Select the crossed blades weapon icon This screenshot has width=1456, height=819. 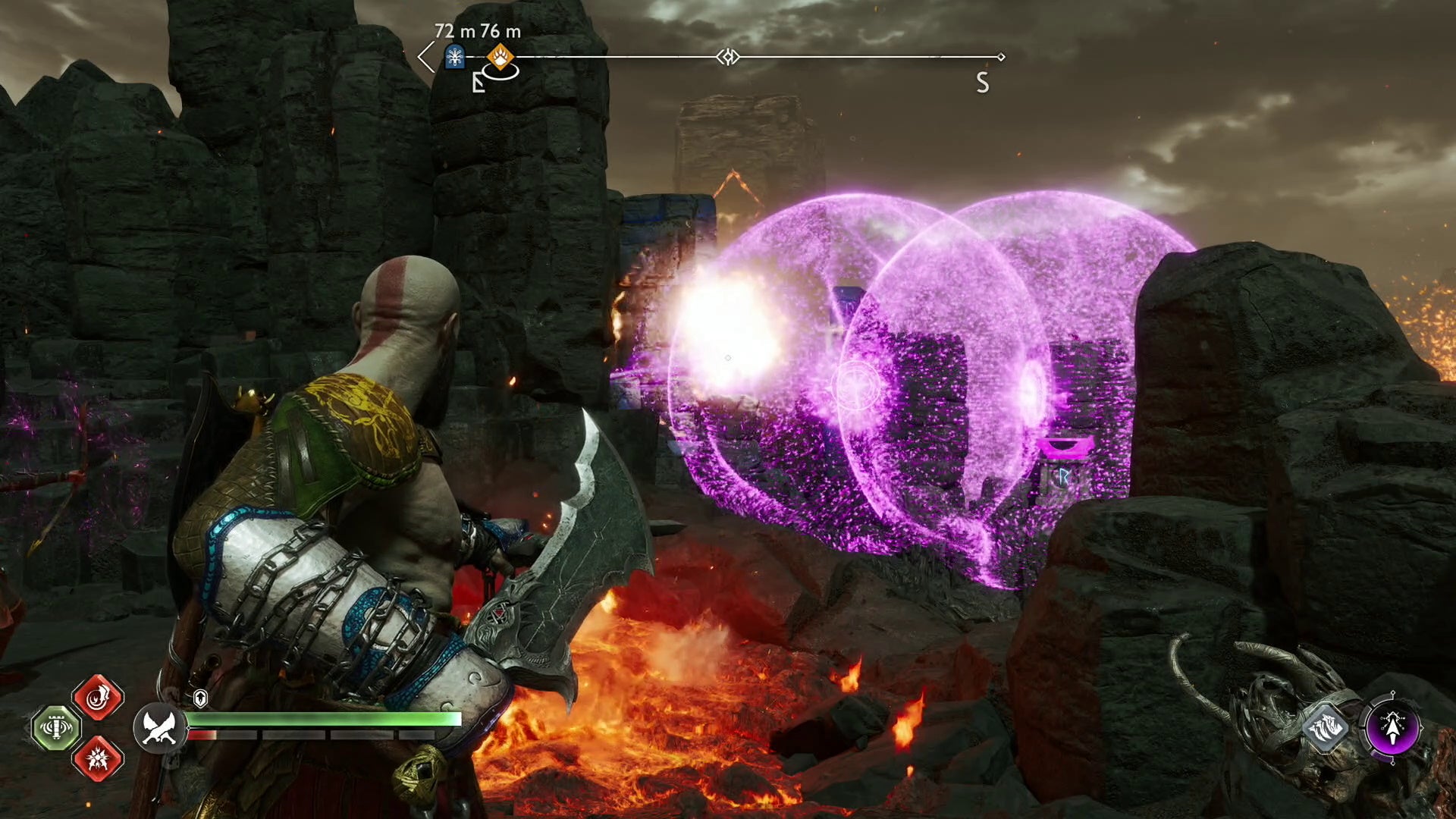[x=160, y=727]
